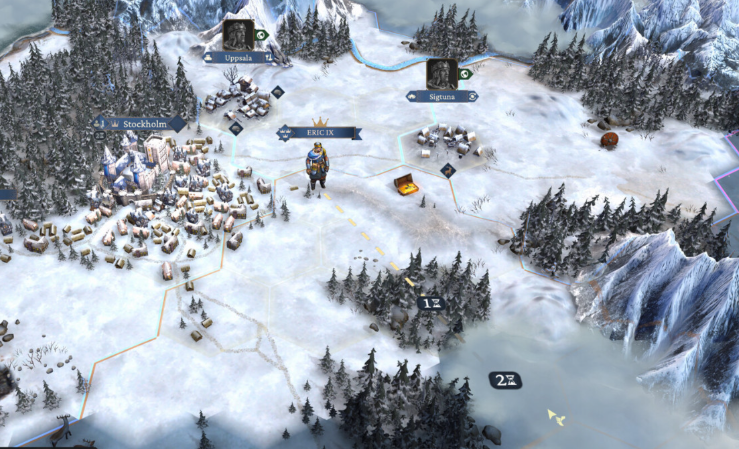Select the Stockholm city banner

click(141, 124)
